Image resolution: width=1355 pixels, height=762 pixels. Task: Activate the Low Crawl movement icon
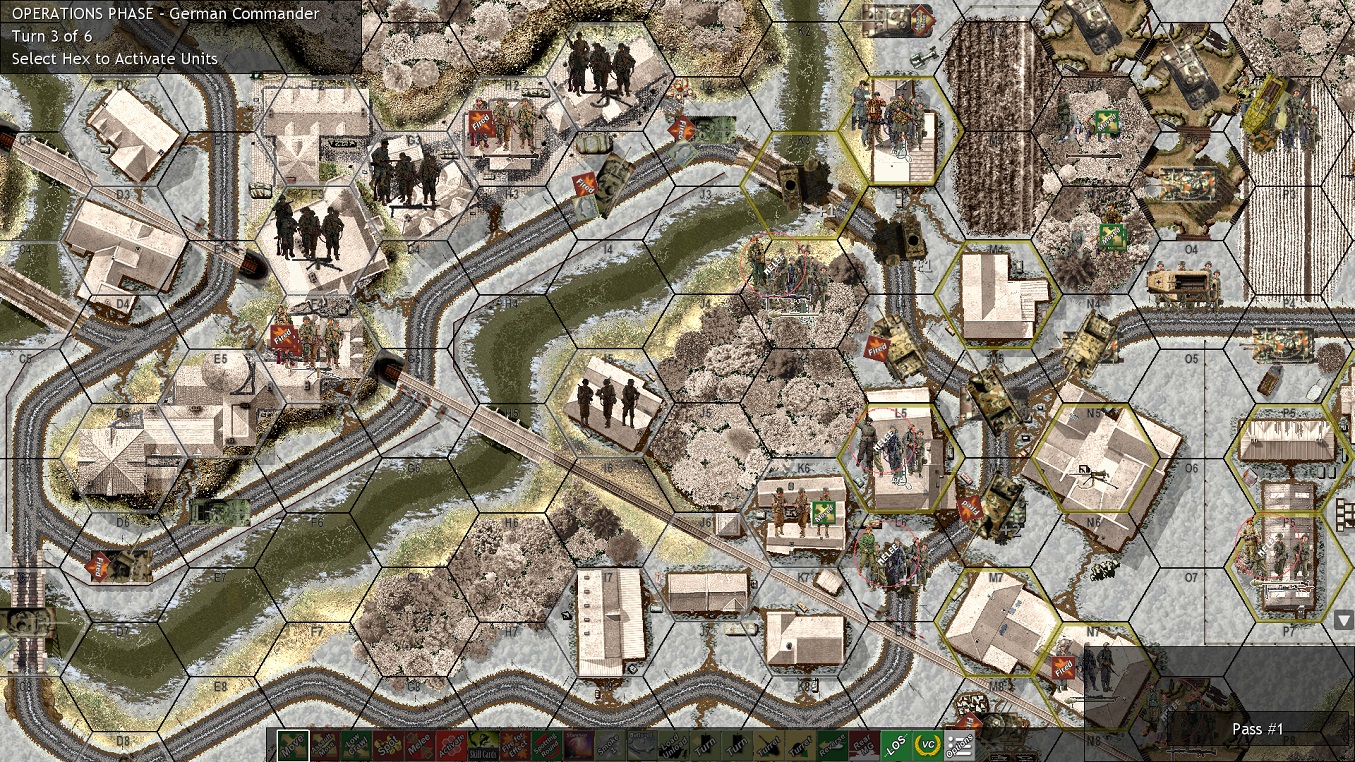tap(355, 746)
